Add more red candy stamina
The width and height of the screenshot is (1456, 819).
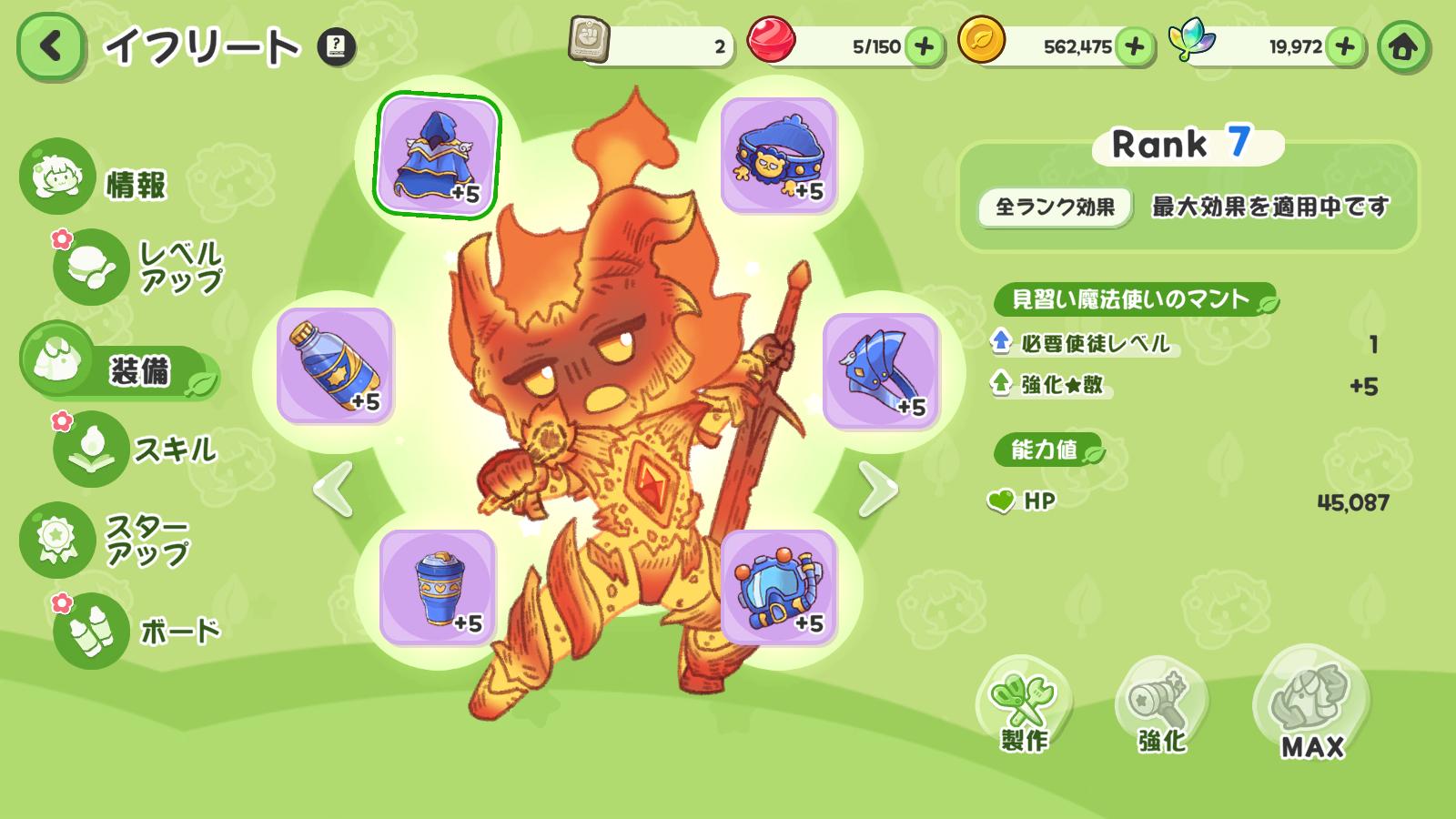[924, 46]
